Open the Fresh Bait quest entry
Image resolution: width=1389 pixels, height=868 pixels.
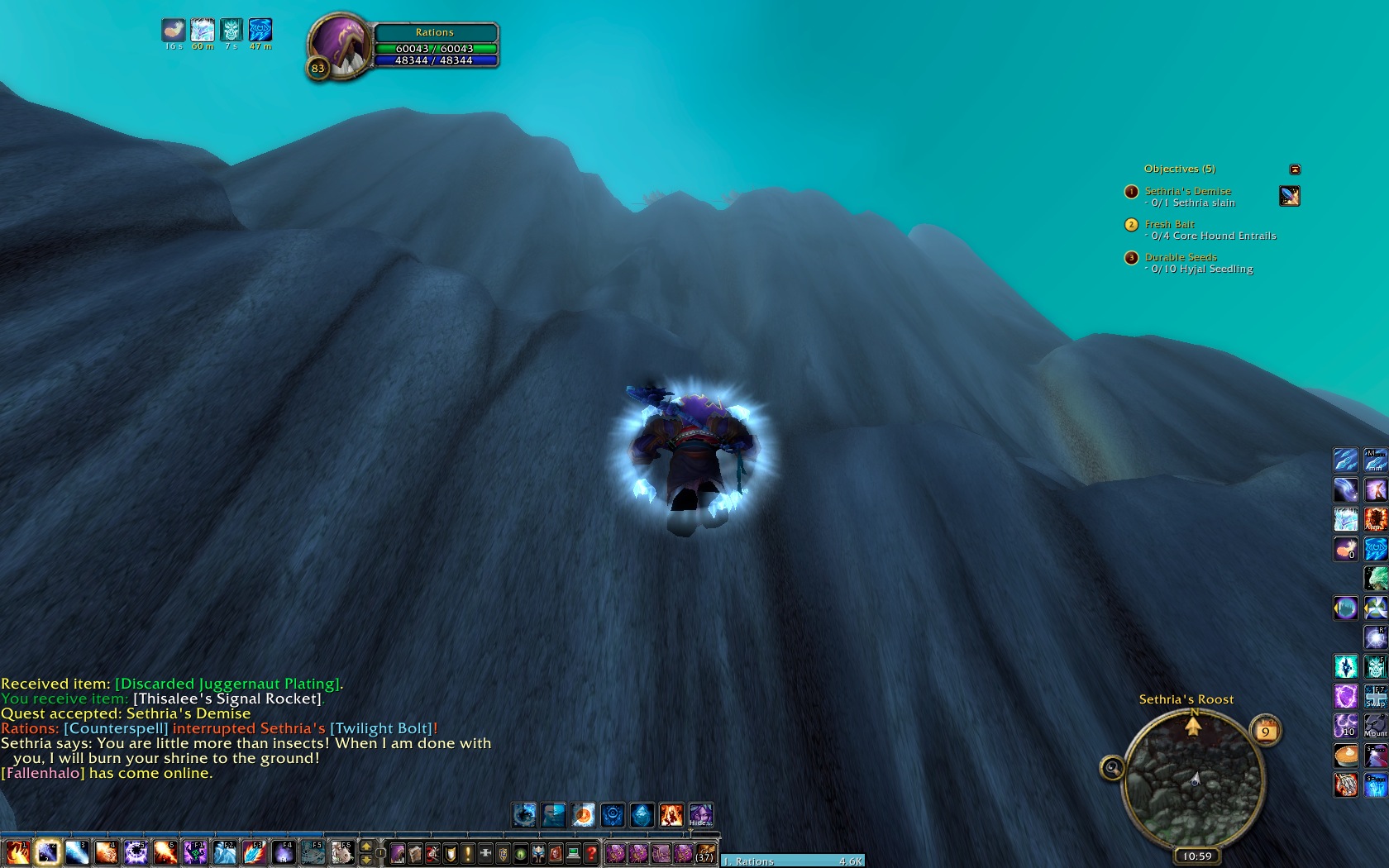(1169, 224)
